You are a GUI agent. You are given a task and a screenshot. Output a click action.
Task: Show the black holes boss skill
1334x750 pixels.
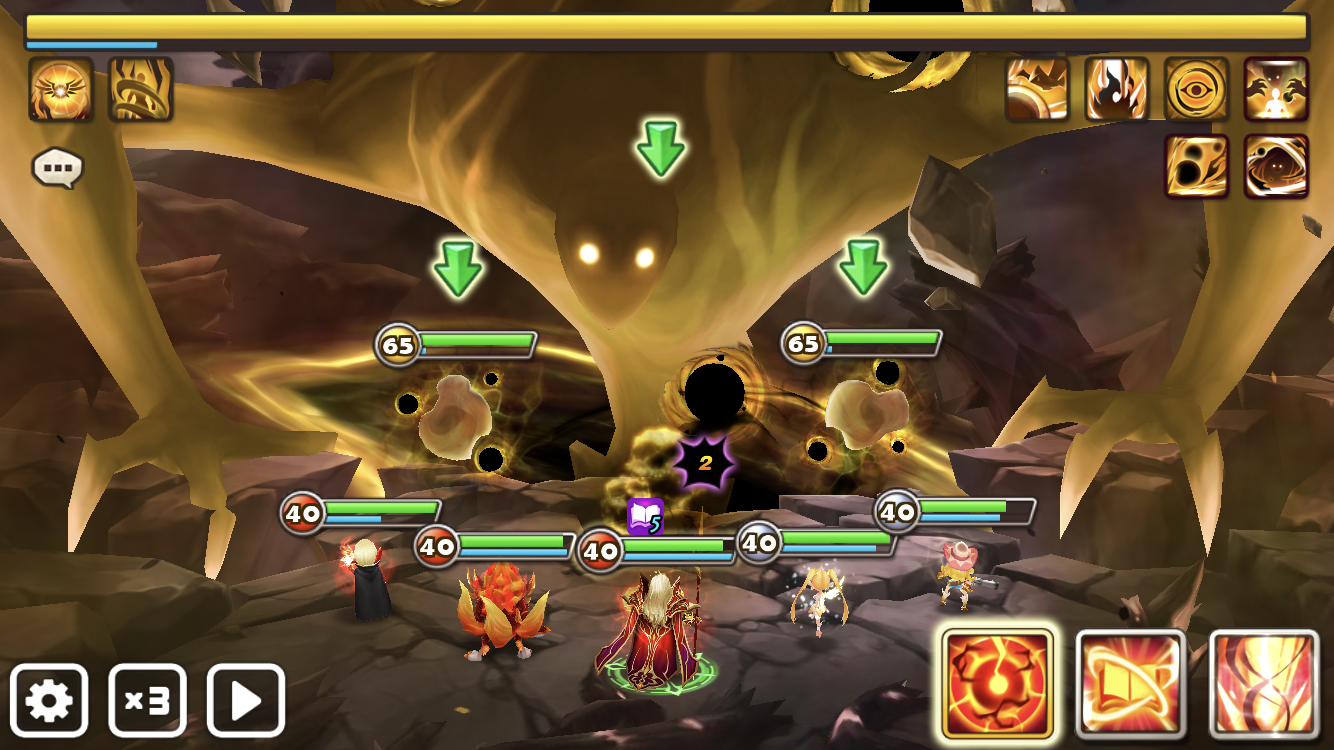(x=1196, y=166)
